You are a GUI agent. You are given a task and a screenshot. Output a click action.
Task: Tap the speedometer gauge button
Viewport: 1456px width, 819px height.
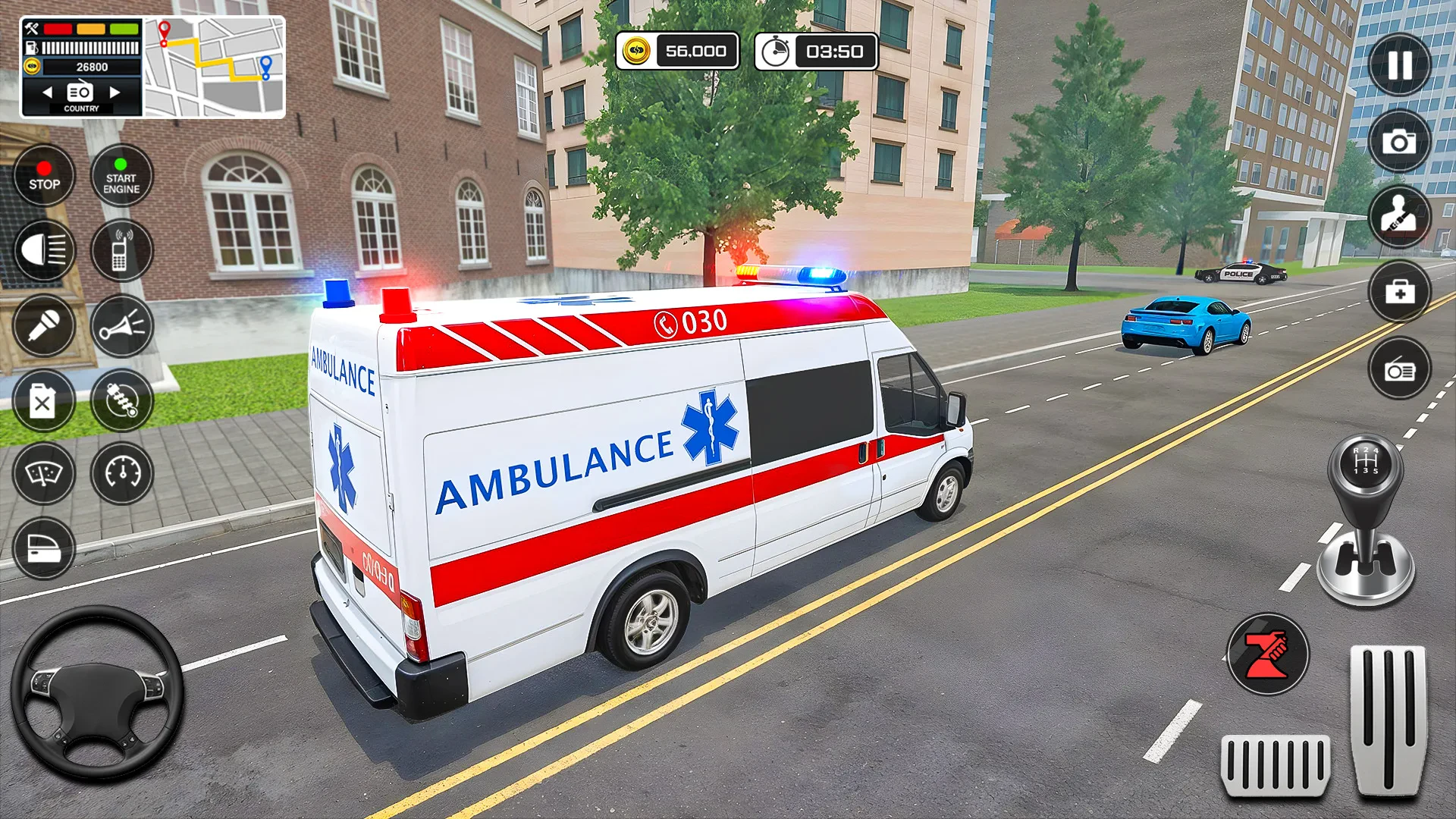coord(121,473)
